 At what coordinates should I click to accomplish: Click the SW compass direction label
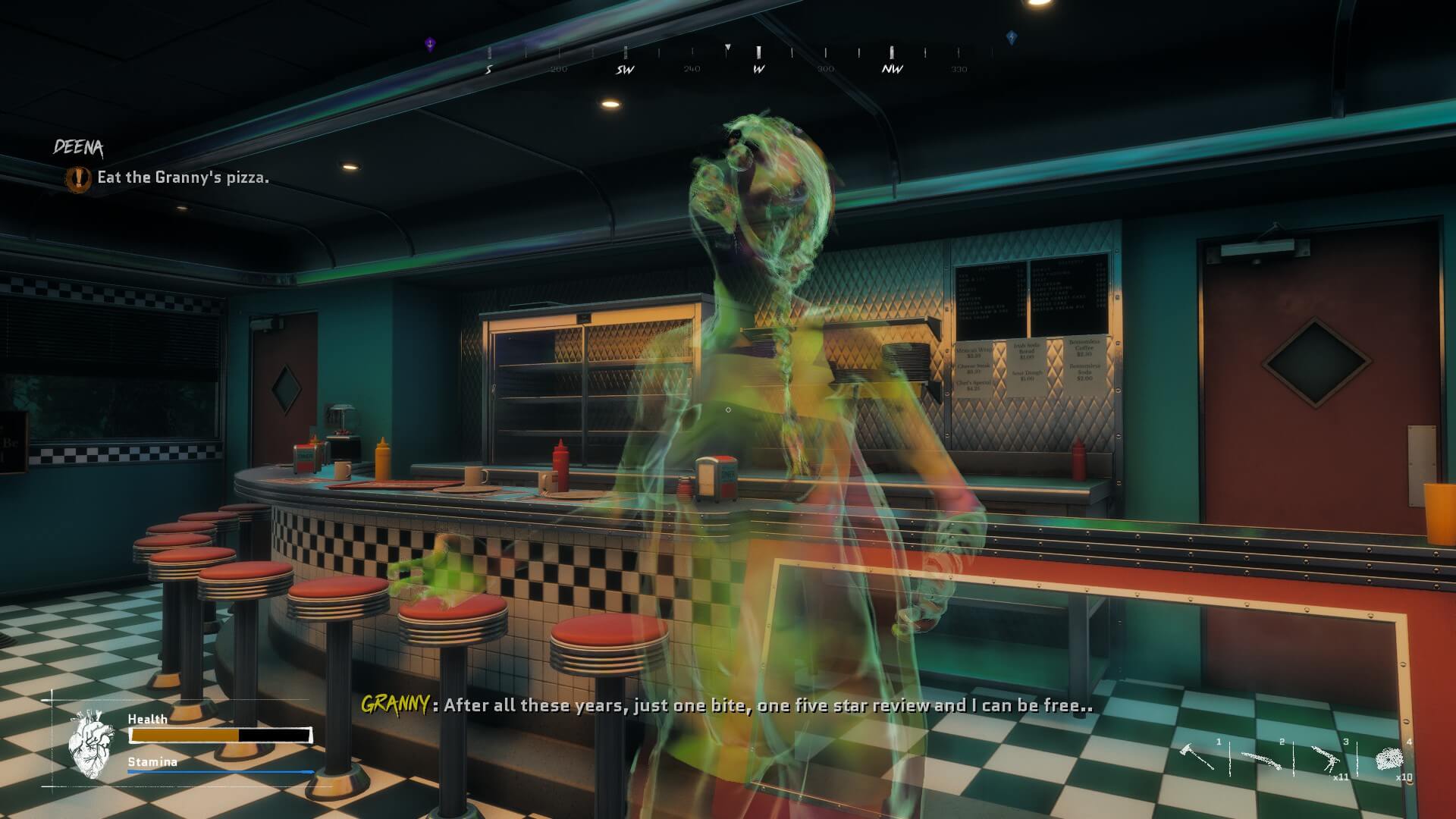(x=624, y=67)
